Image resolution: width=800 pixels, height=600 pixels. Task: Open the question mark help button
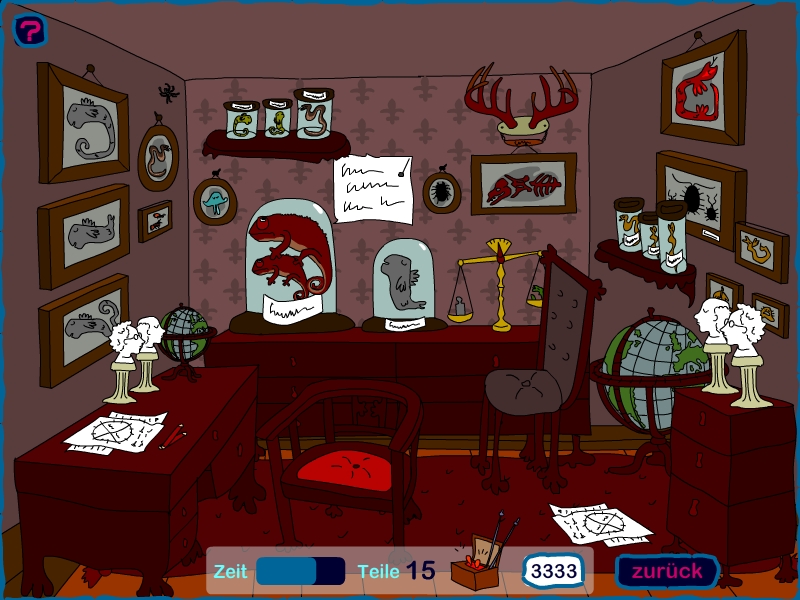click(31, 30)
